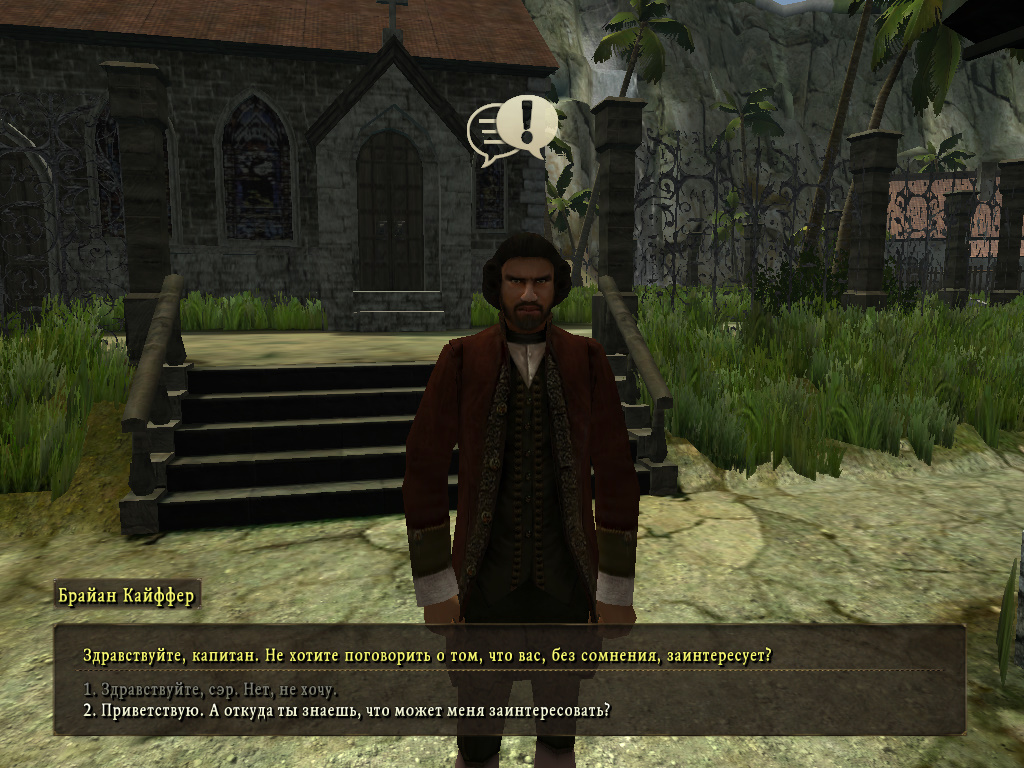The height and width of the screenshot is (768, 1024).
Task: Choose reply "Здравствуйте, сэр. Нет, не хочу."
Action: (210, 690)
